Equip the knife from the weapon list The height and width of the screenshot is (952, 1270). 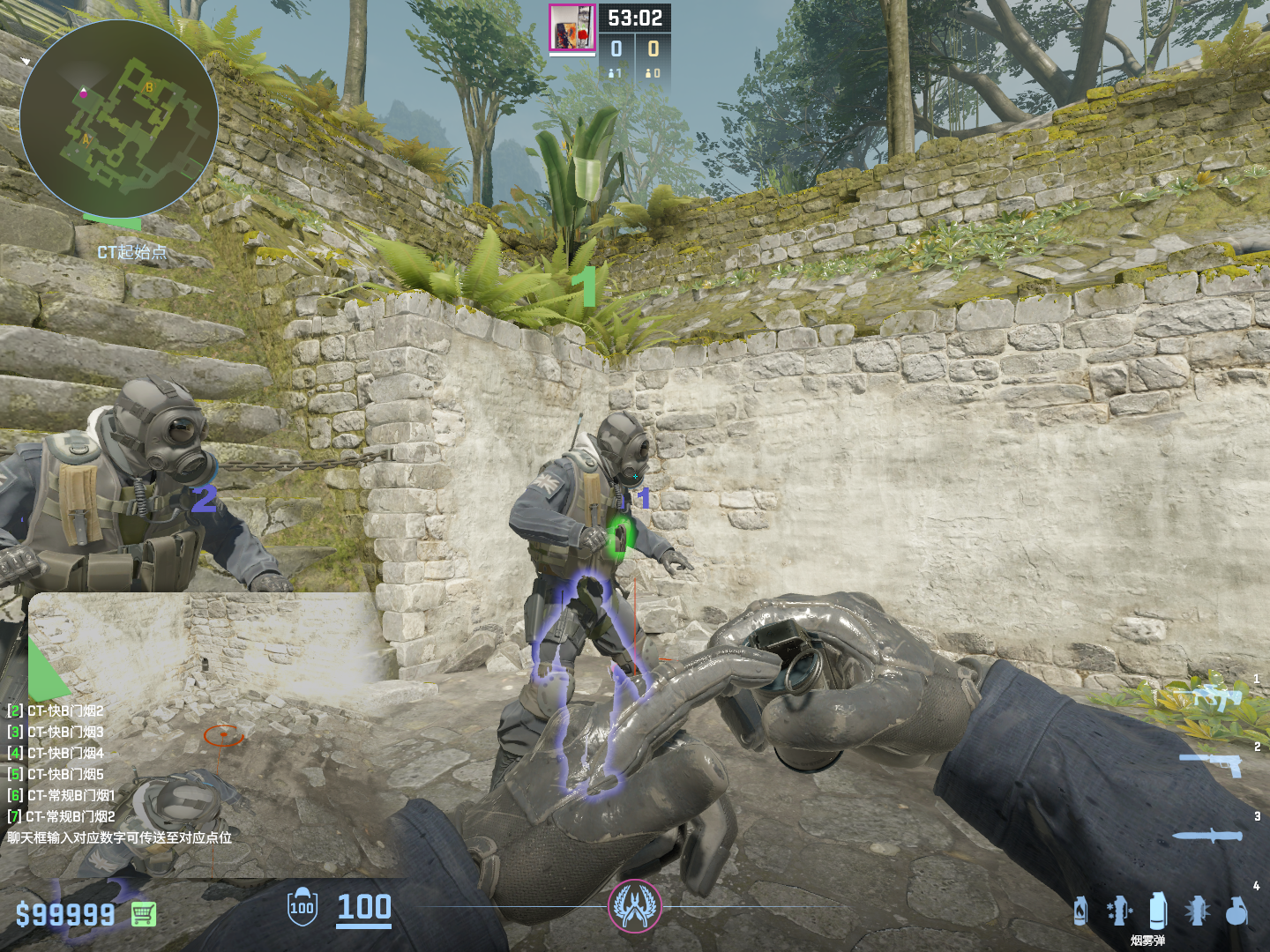click(1208, 835)
